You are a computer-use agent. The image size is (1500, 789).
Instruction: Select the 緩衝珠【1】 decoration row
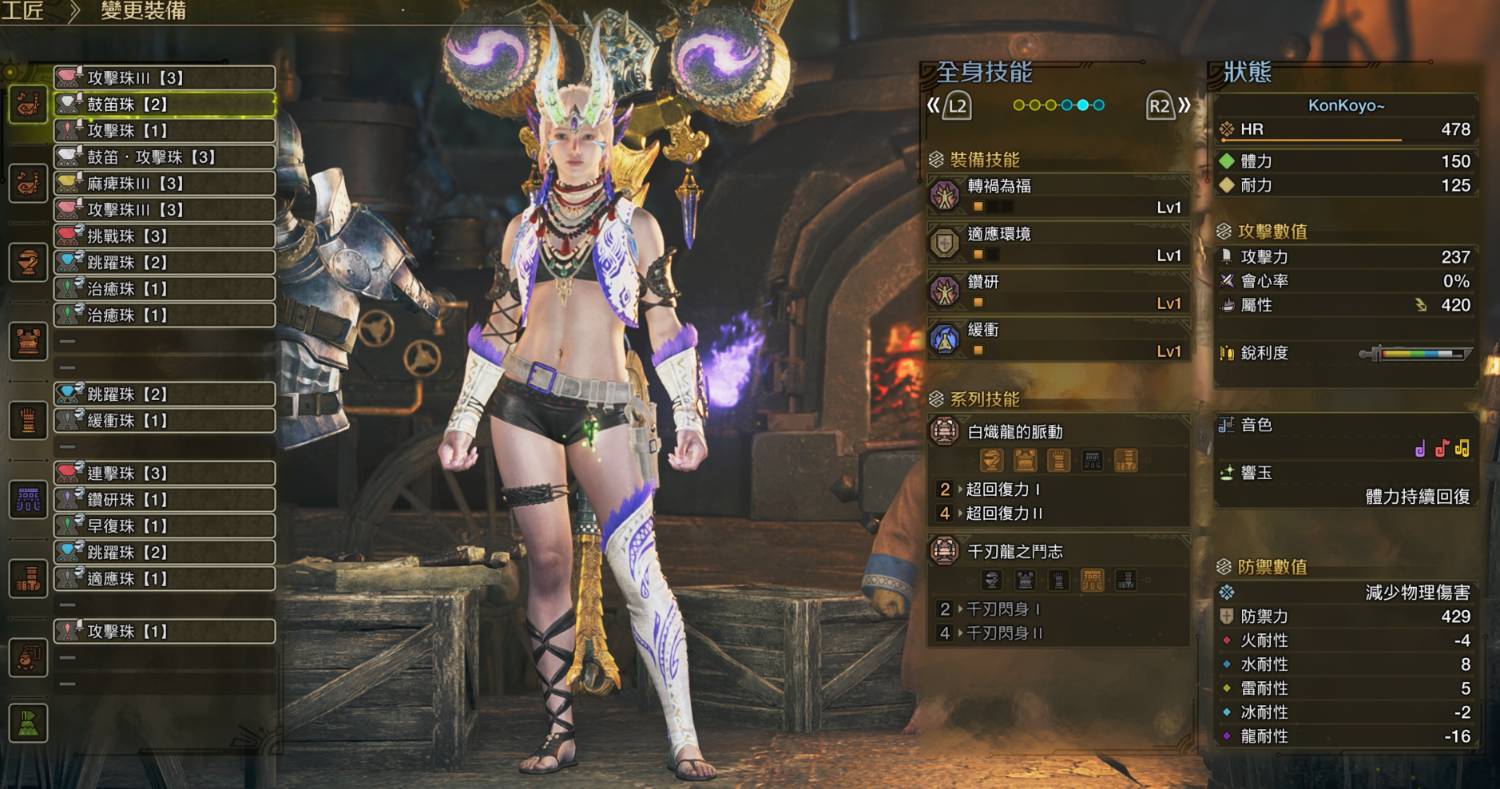click(x=164, y=420)
